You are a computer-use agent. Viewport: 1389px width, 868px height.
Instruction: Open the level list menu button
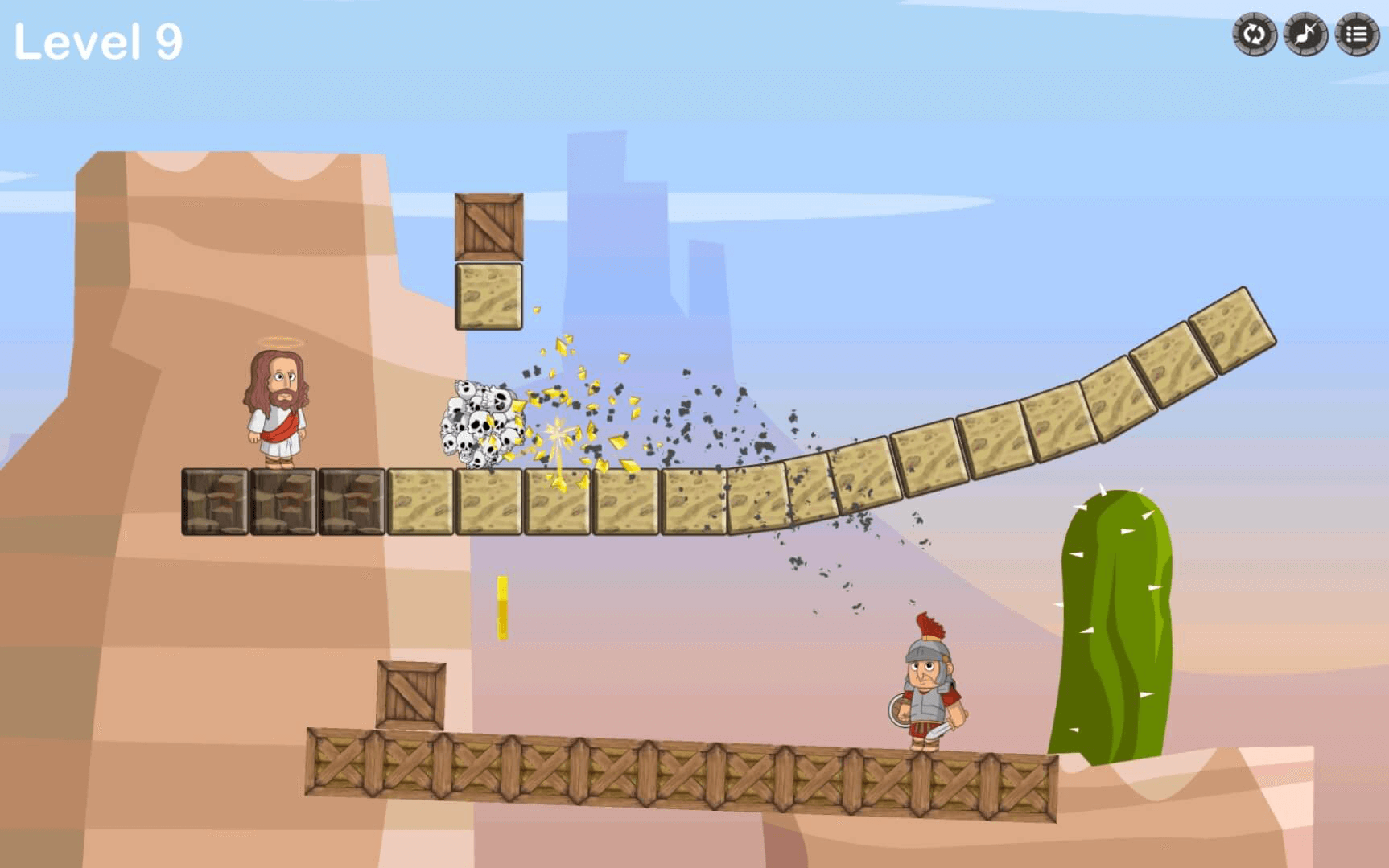pyautogui.click(x=1357, y=35)
